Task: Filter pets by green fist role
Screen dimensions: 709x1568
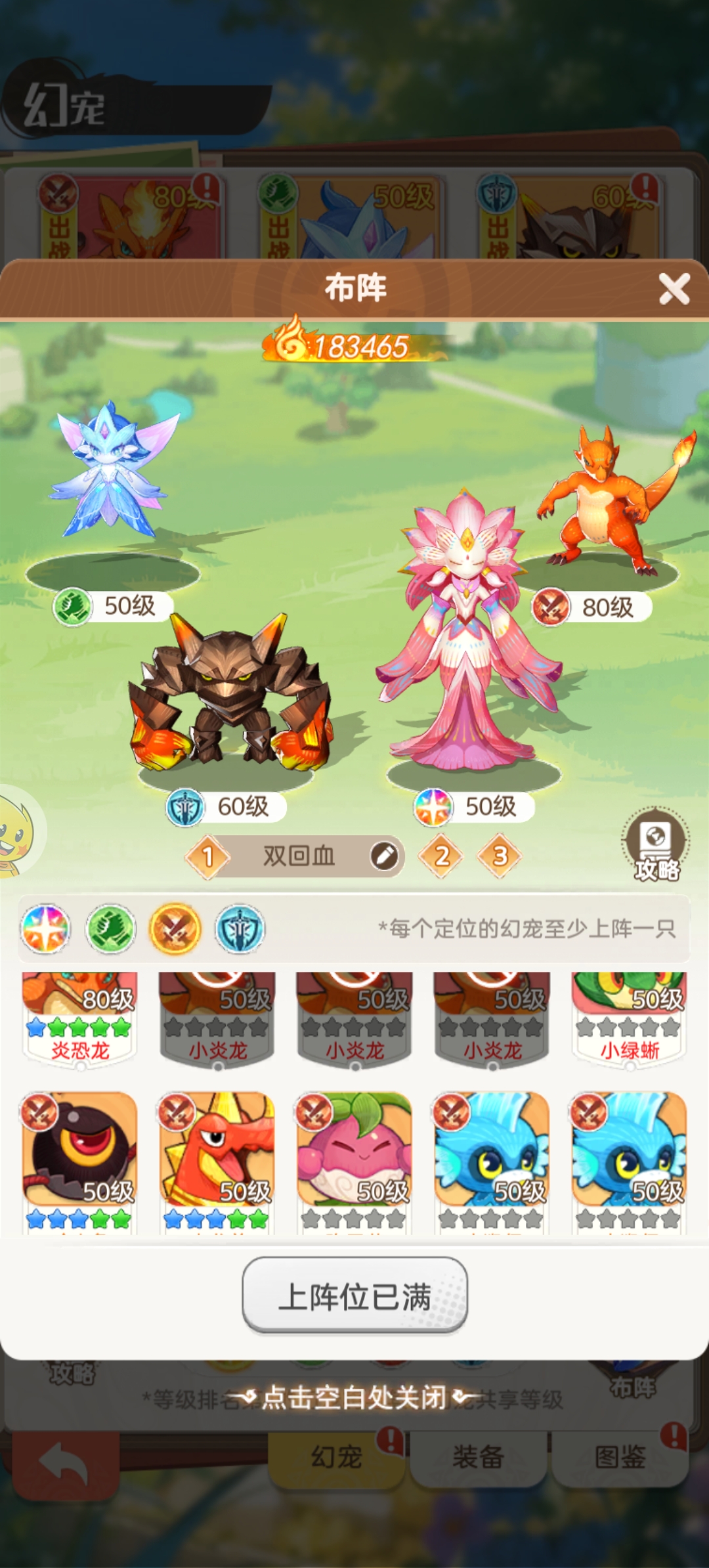Action: [x=110, y=929]
